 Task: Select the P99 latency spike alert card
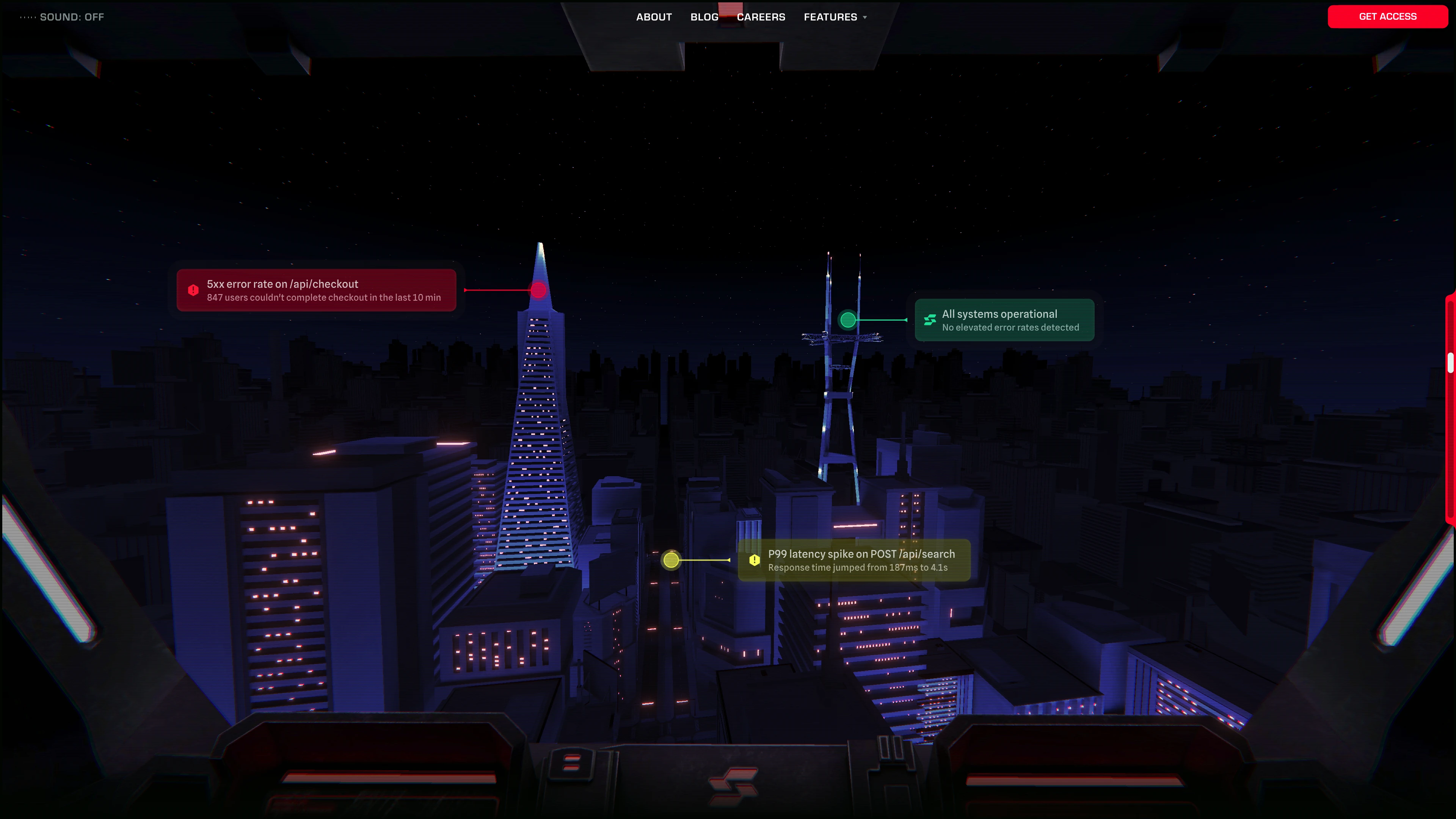pyautogui.click(x=854, y=560)
